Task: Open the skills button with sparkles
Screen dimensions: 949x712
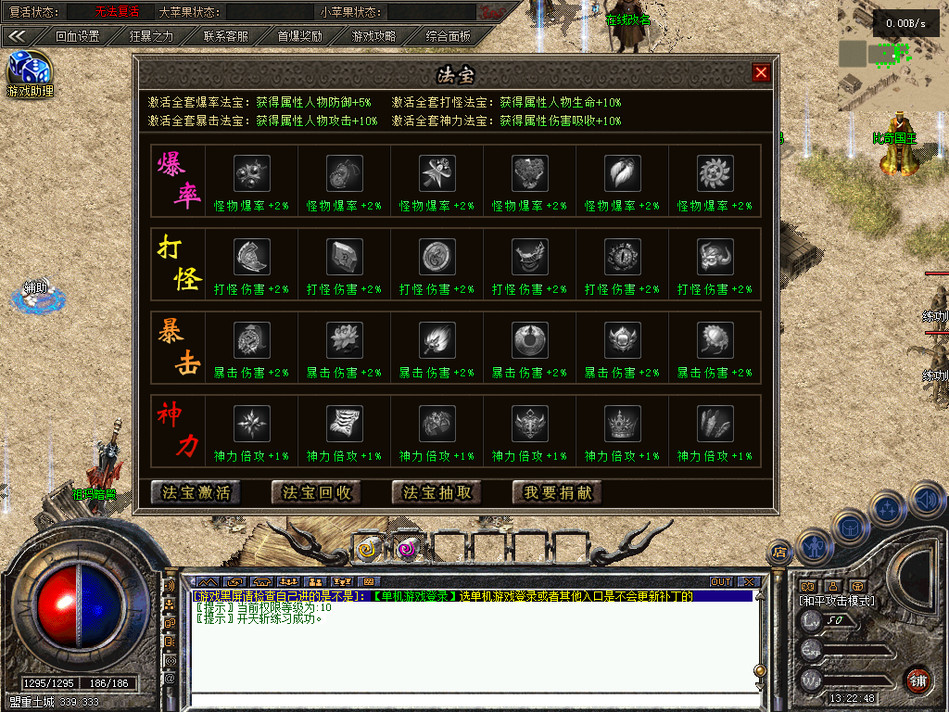Action: pos(886,508)
